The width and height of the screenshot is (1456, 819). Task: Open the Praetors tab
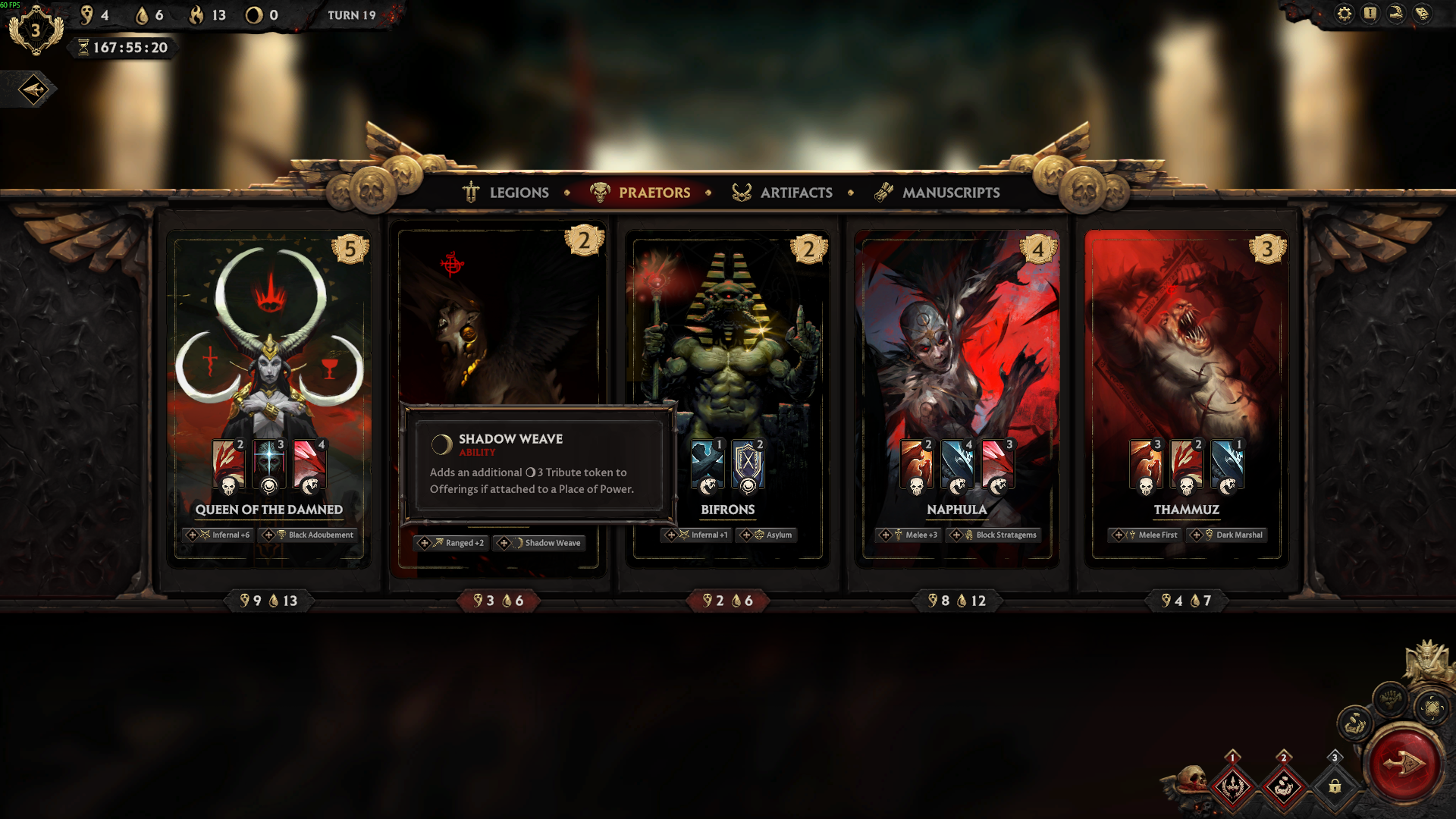(641, 193)
